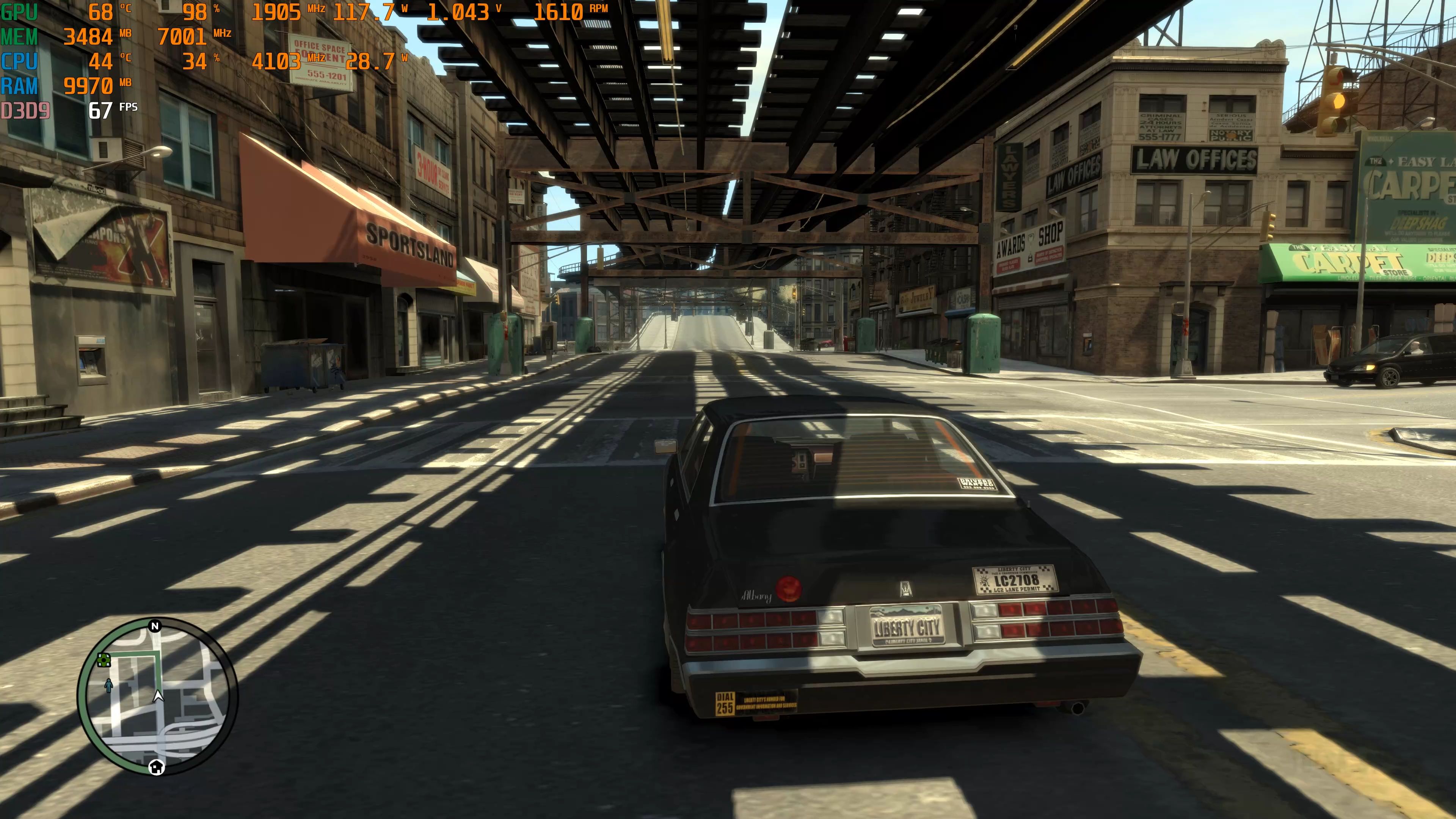This screenshot has width=1456, height=819.
Task: Click the north N compass marker
Action: coord(155,626)
